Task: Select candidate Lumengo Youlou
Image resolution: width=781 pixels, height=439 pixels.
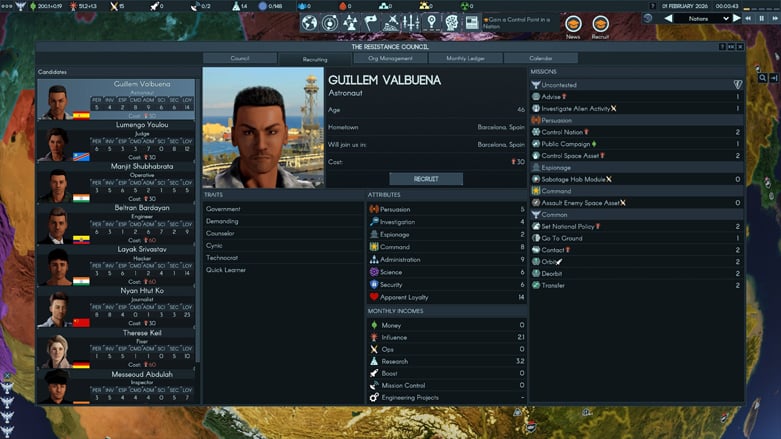Action: point(117,141)
